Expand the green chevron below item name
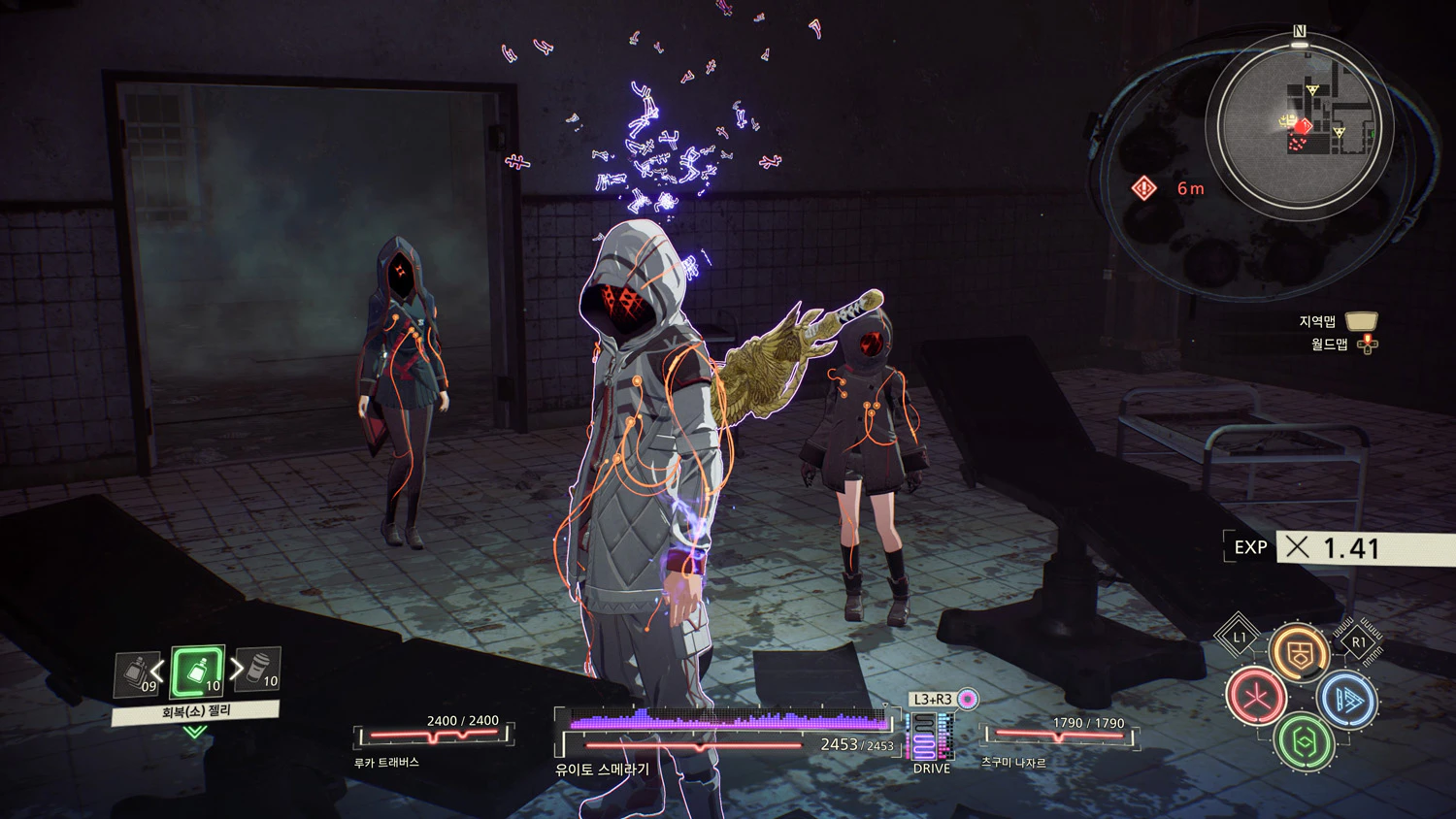The width and height of the screenshot is (1456, 819). pos(195,732)
